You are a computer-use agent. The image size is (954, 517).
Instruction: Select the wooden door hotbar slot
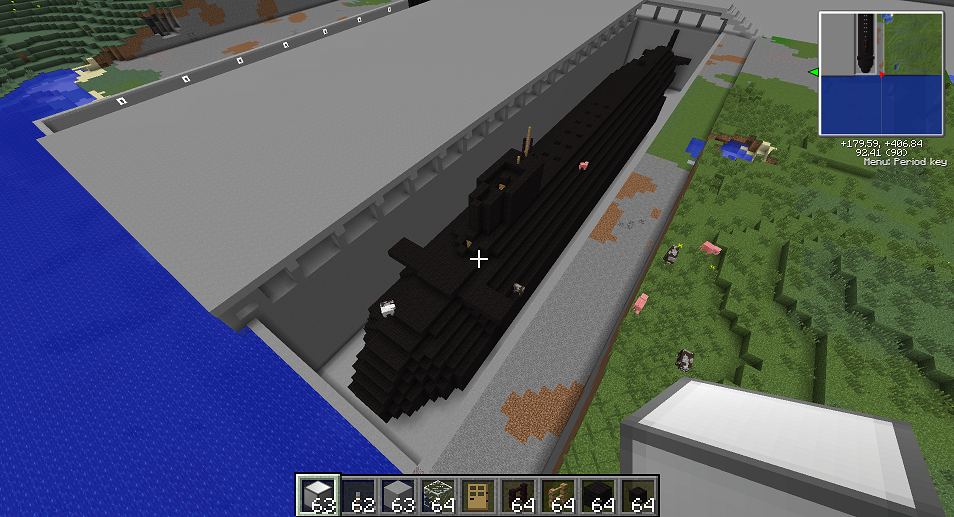[x=477, y=495]
